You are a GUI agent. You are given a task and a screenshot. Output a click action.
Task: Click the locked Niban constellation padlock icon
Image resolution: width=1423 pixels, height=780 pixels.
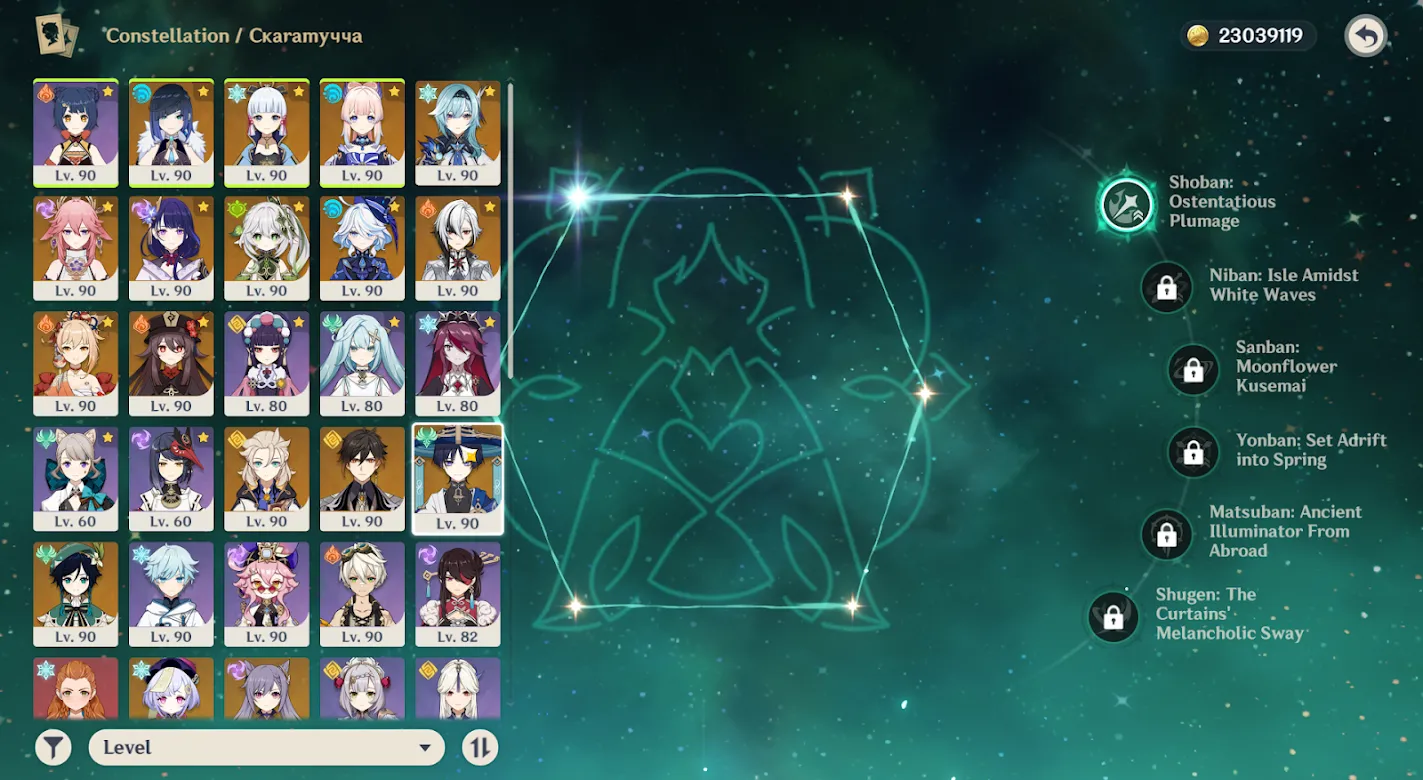pos(1166,287)
